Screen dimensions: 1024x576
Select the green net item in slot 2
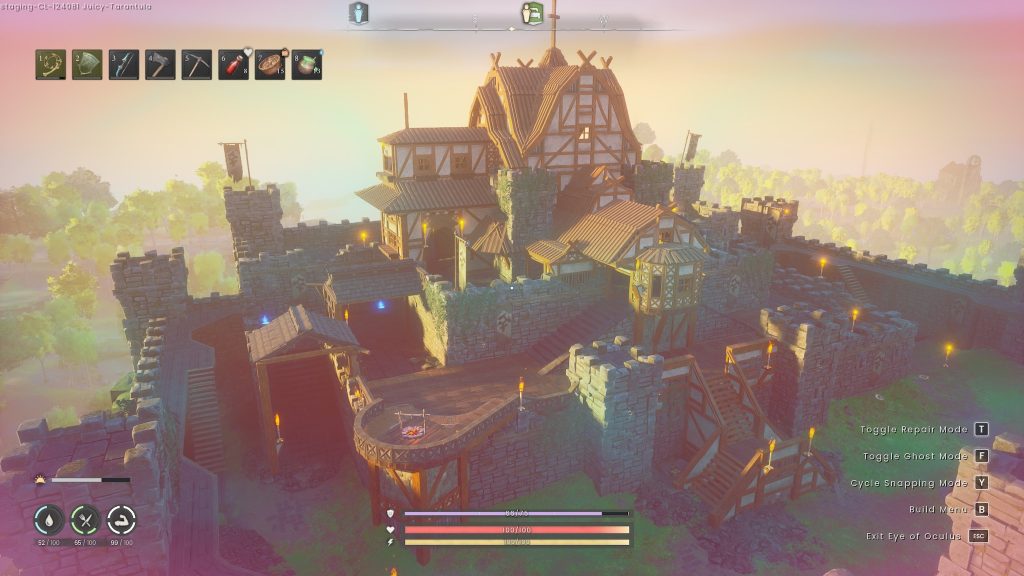[87, 65]
